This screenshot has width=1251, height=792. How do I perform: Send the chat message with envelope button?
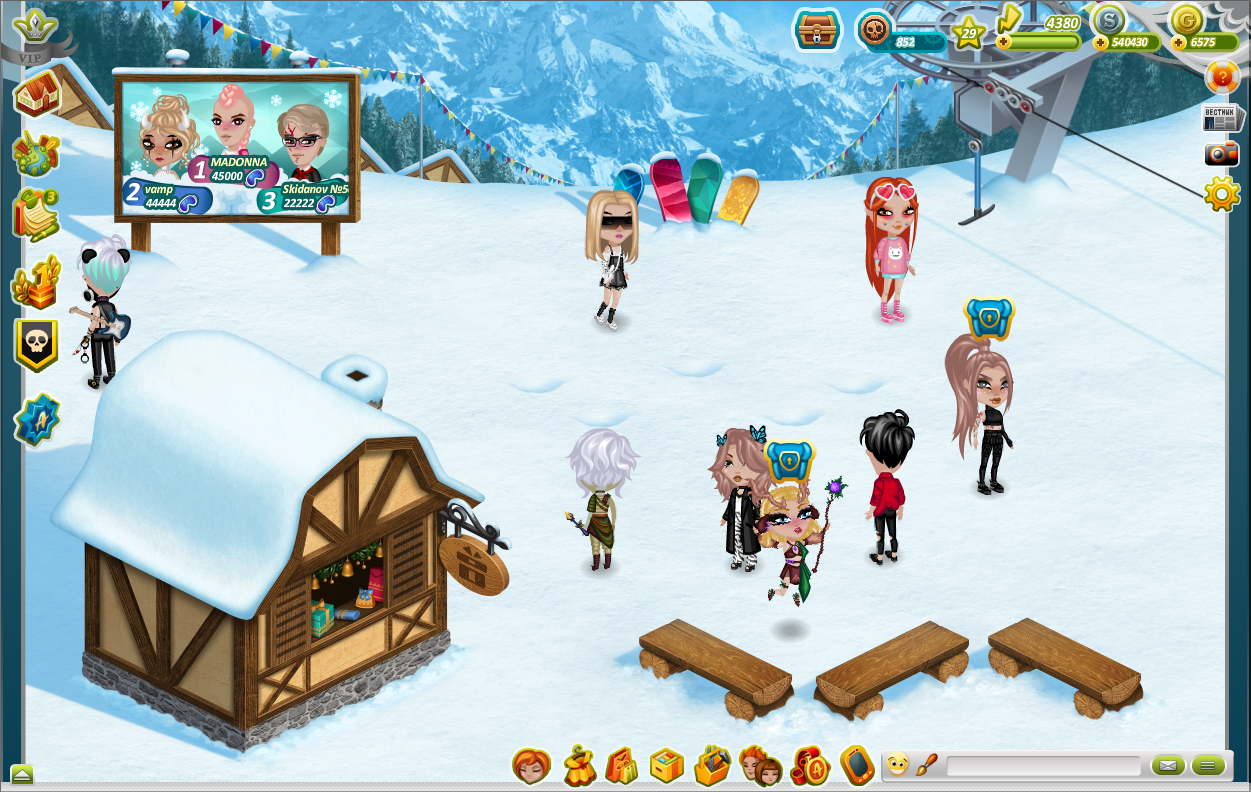click(x=1167, y=767)
